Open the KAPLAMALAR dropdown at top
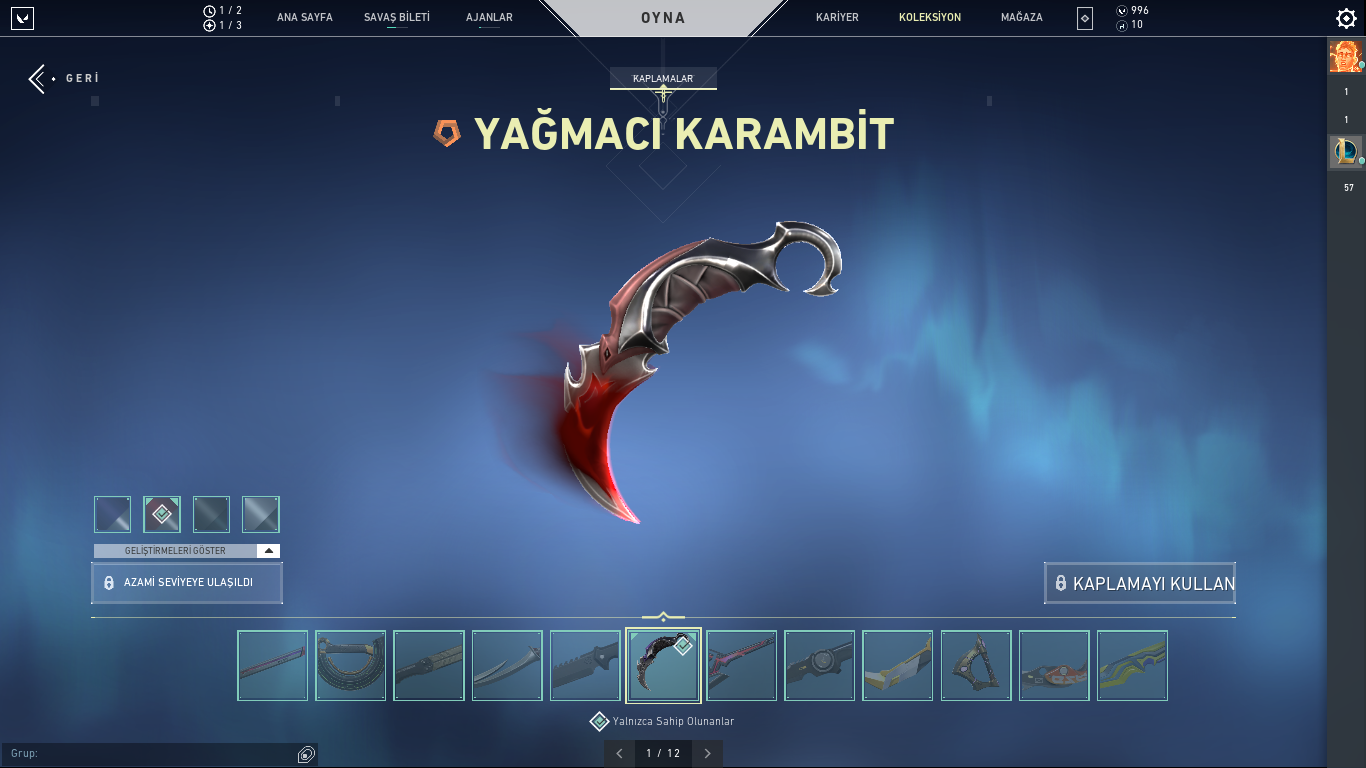Screen dimensions: 1366x768 [663, 78]
